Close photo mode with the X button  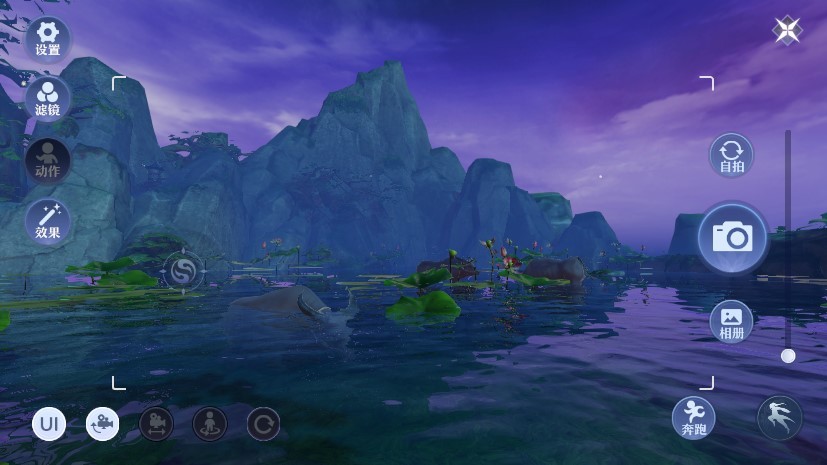click(787, 30)
